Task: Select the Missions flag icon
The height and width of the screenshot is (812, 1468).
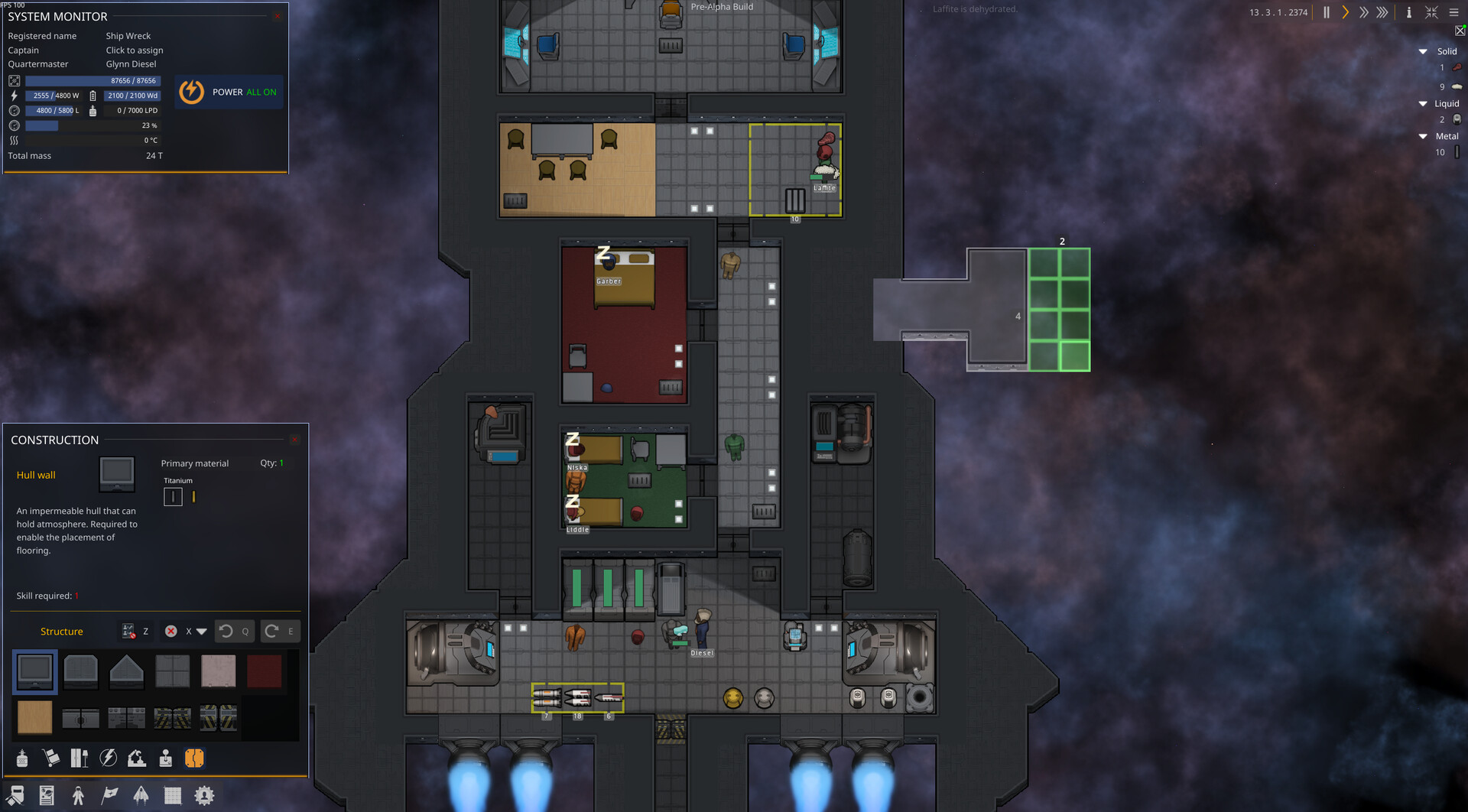Action: 109,795
